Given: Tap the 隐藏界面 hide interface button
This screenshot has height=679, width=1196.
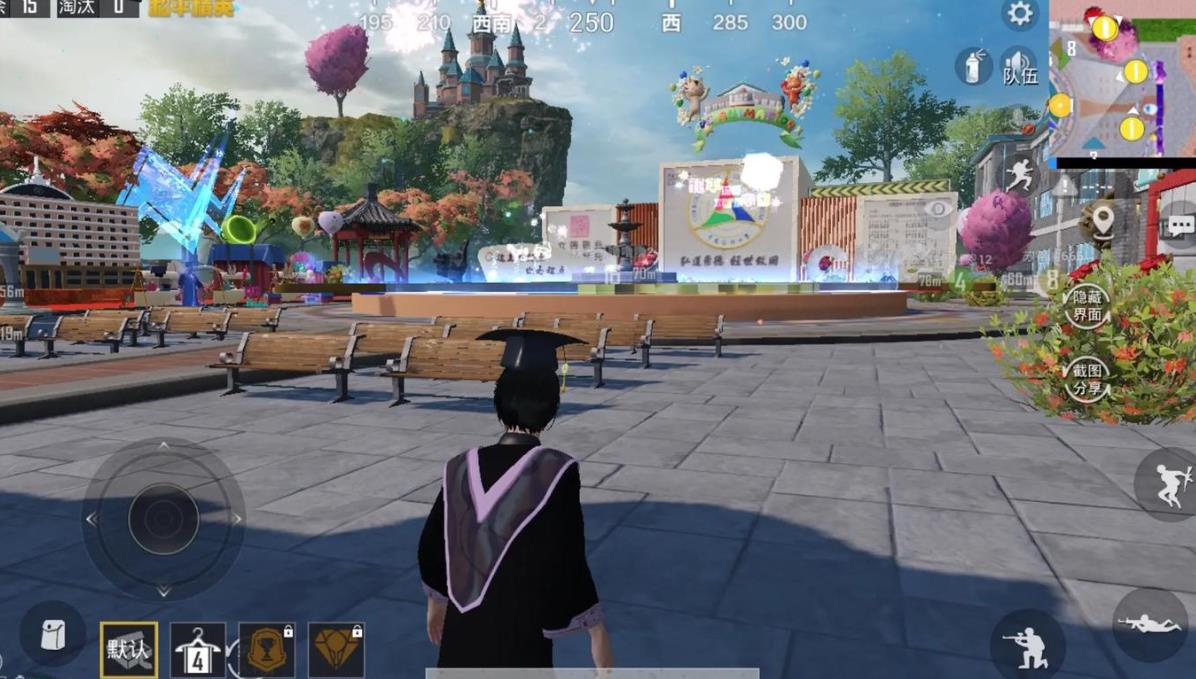Looking at the screenshot, I should [x=1087, y=306].
